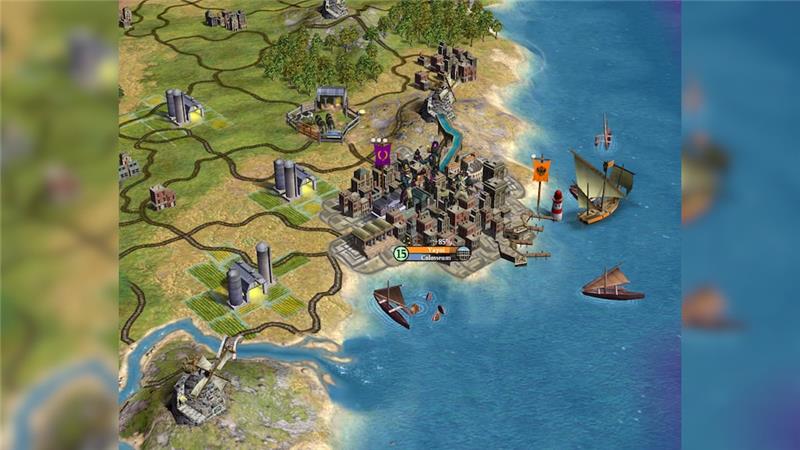The width and height of the screenshot is (800, 450).
Task: Click the Colosseum production bar under the city
Action: click(x=432, y=258)
